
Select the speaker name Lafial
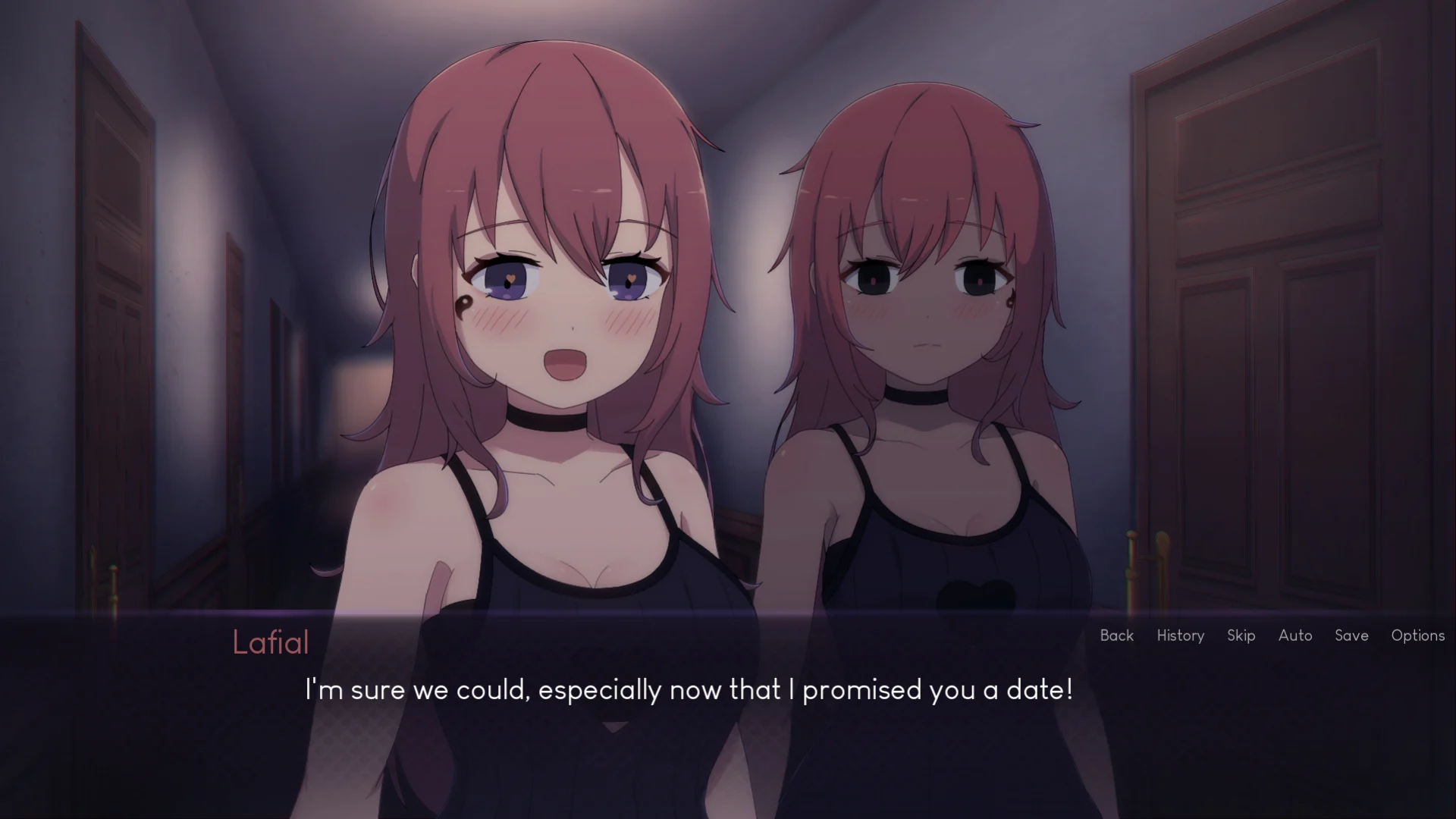(271, 642)
